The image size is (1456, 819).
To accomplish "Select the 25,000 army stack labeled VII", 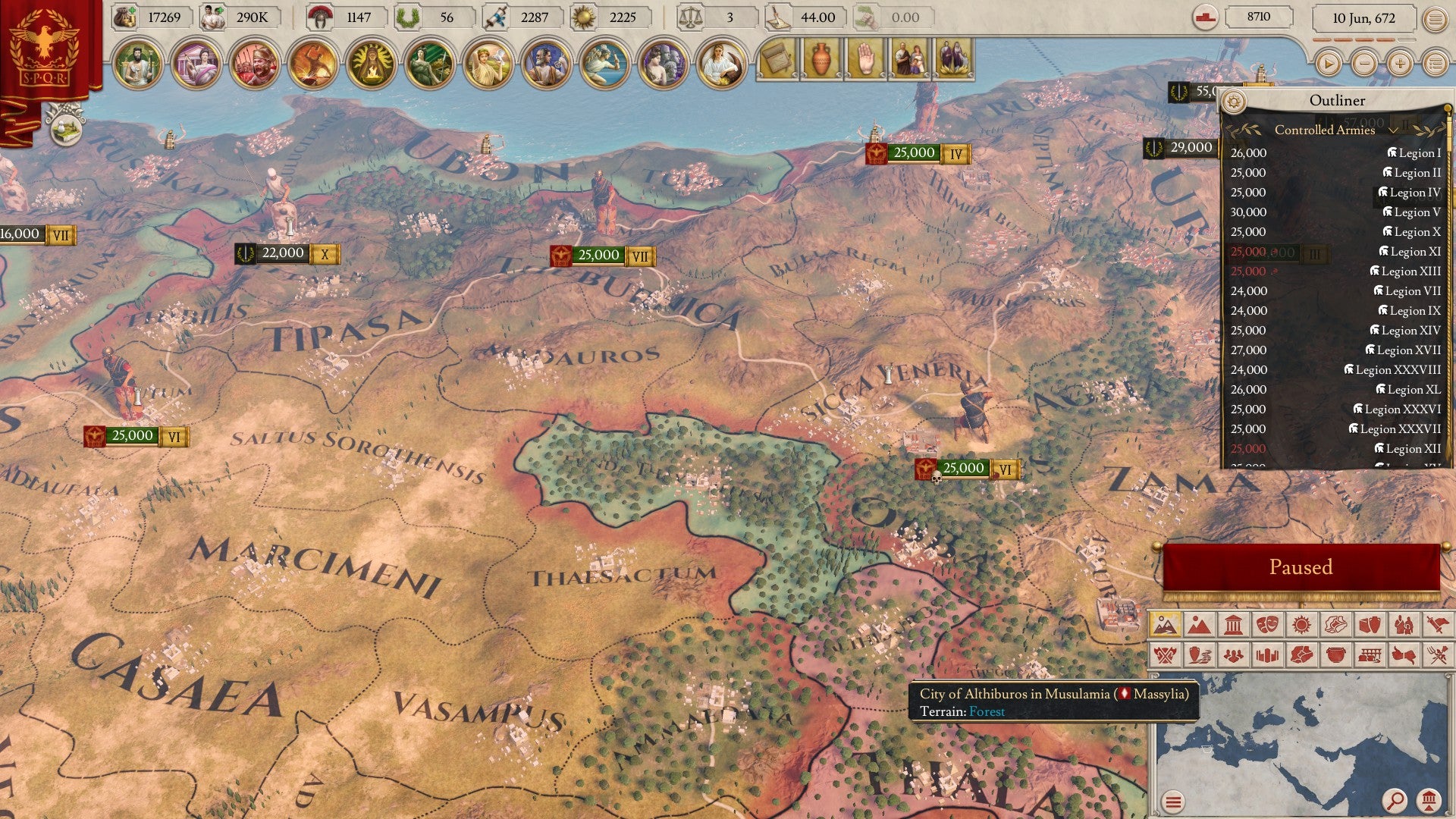I will [x=599, y=256].
